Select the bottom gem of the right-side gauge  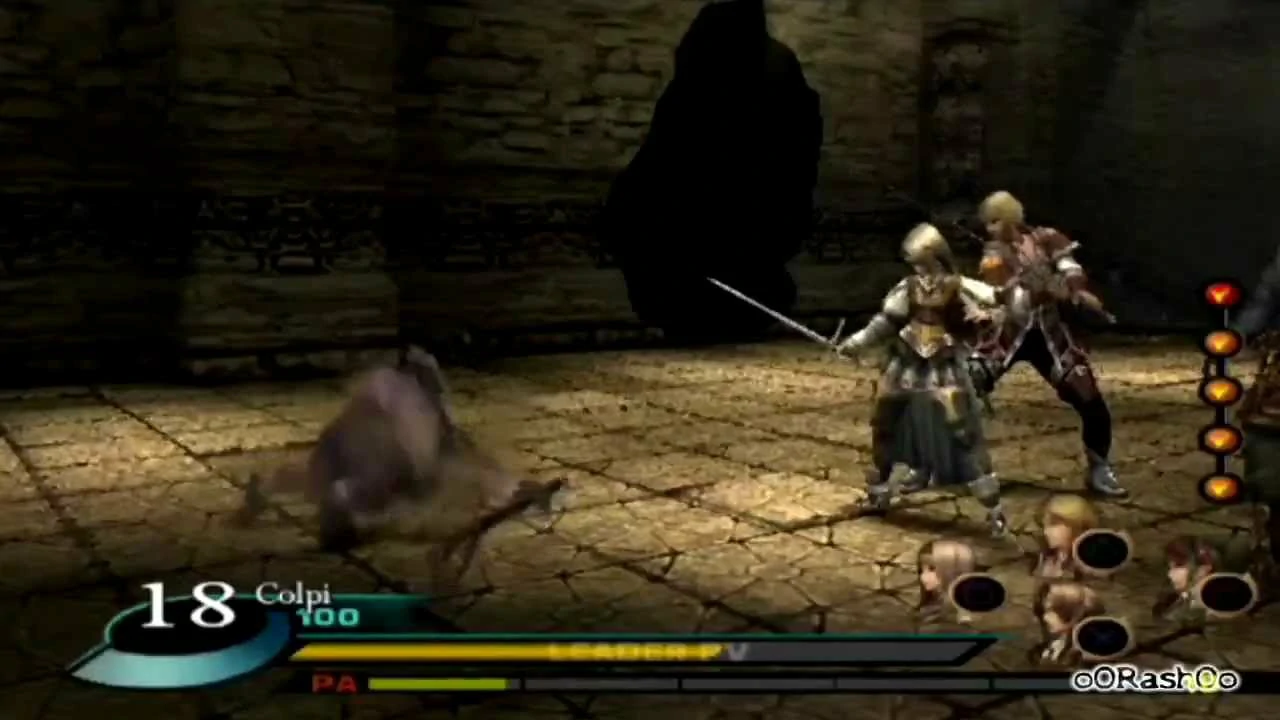click(x=1222, y=487)
